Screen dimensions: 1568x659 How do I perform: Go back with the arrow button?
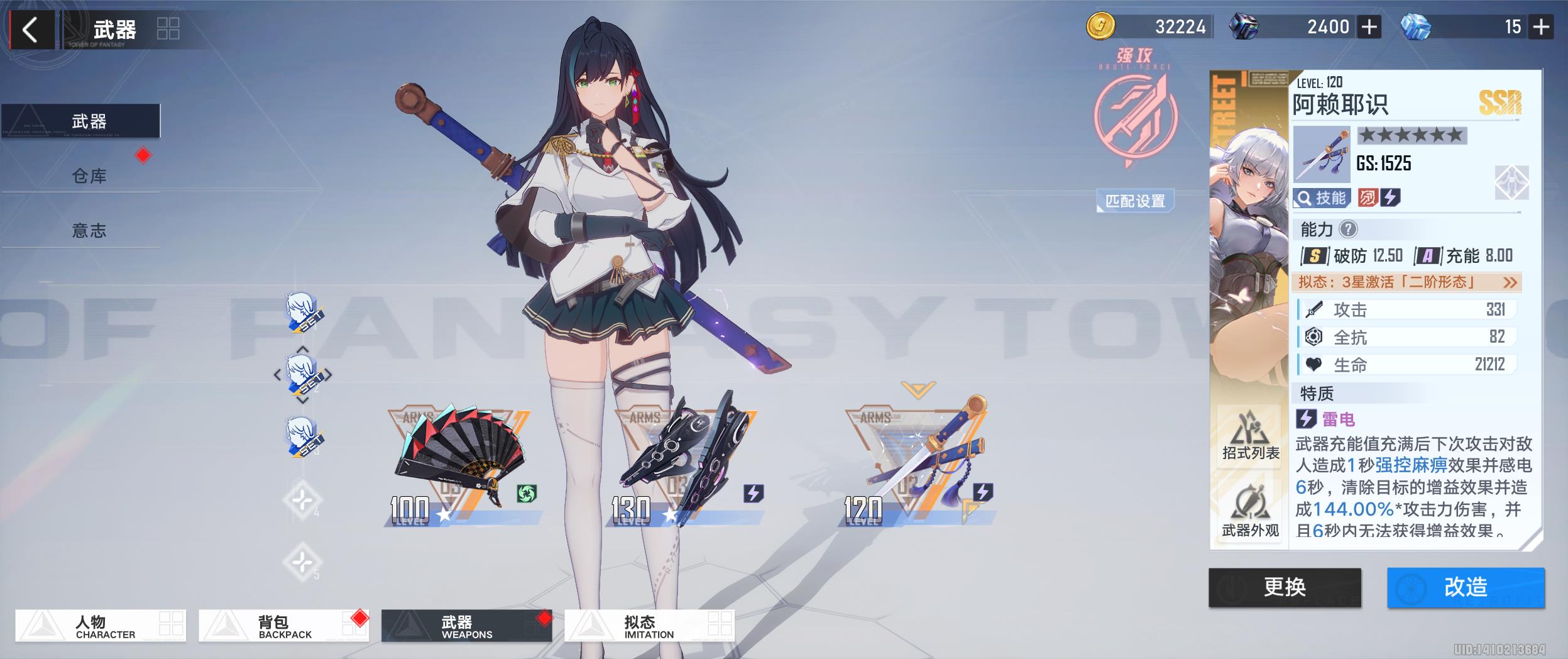[x=30, y=30]
